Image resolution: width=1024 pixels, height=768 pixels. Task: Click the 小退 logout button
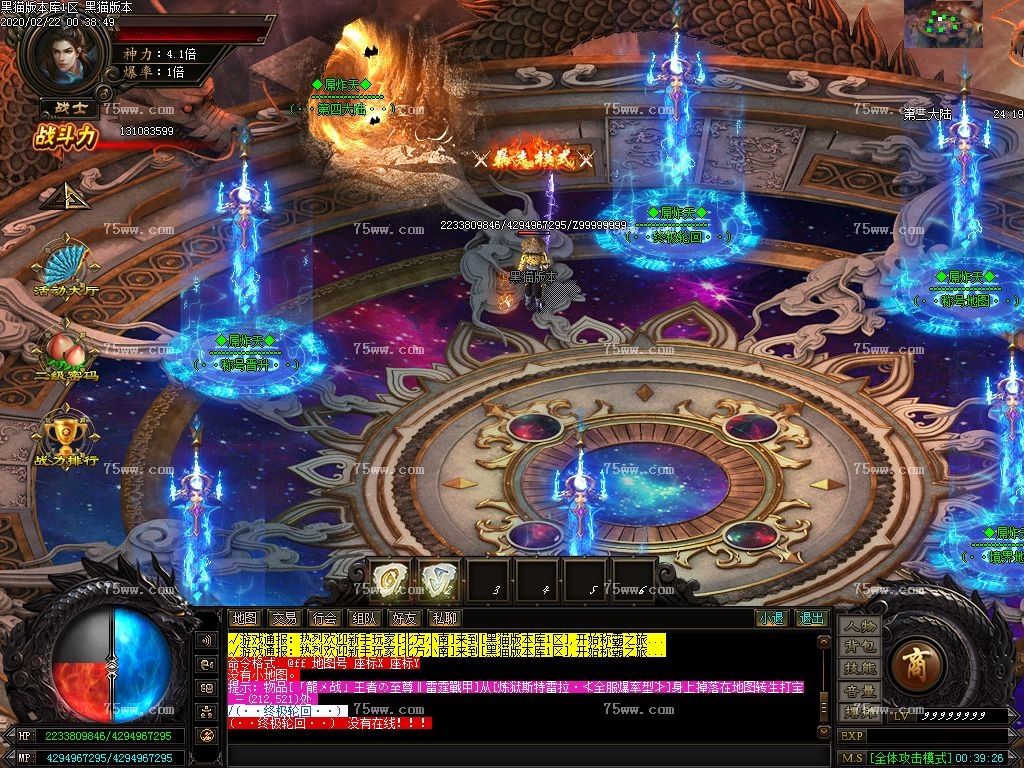770,618
